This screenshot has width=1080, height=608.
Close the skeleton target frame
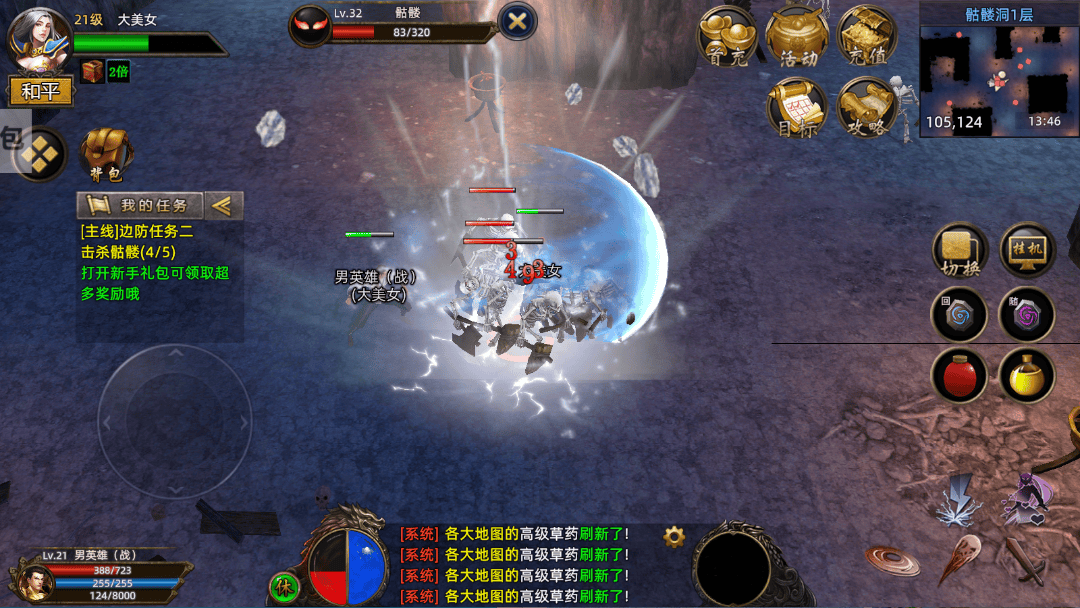coord(517,21)
